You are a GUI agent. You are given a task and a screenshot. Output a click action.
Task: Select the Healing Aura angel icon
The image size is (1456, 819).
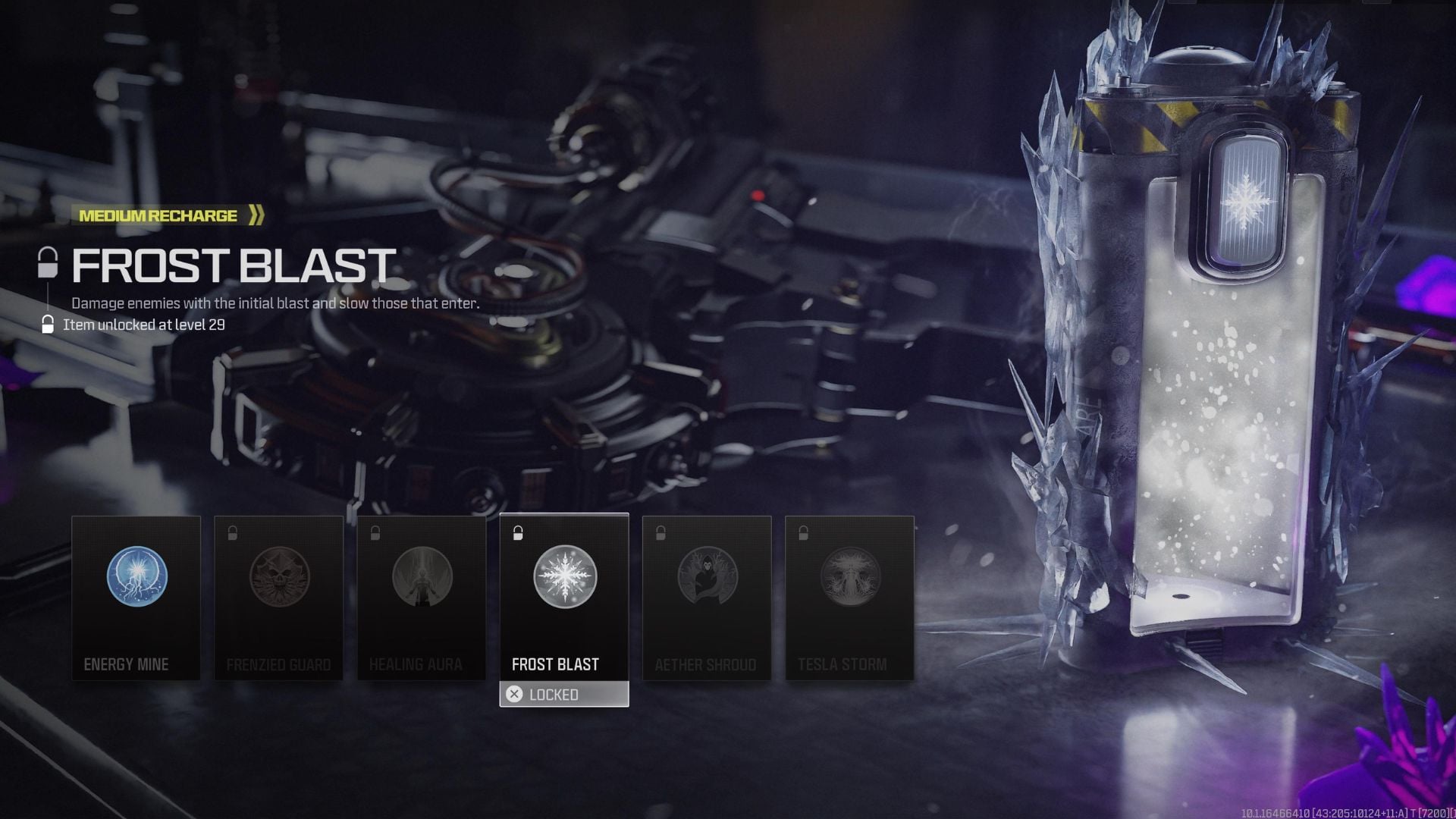(x=421, y=577)
